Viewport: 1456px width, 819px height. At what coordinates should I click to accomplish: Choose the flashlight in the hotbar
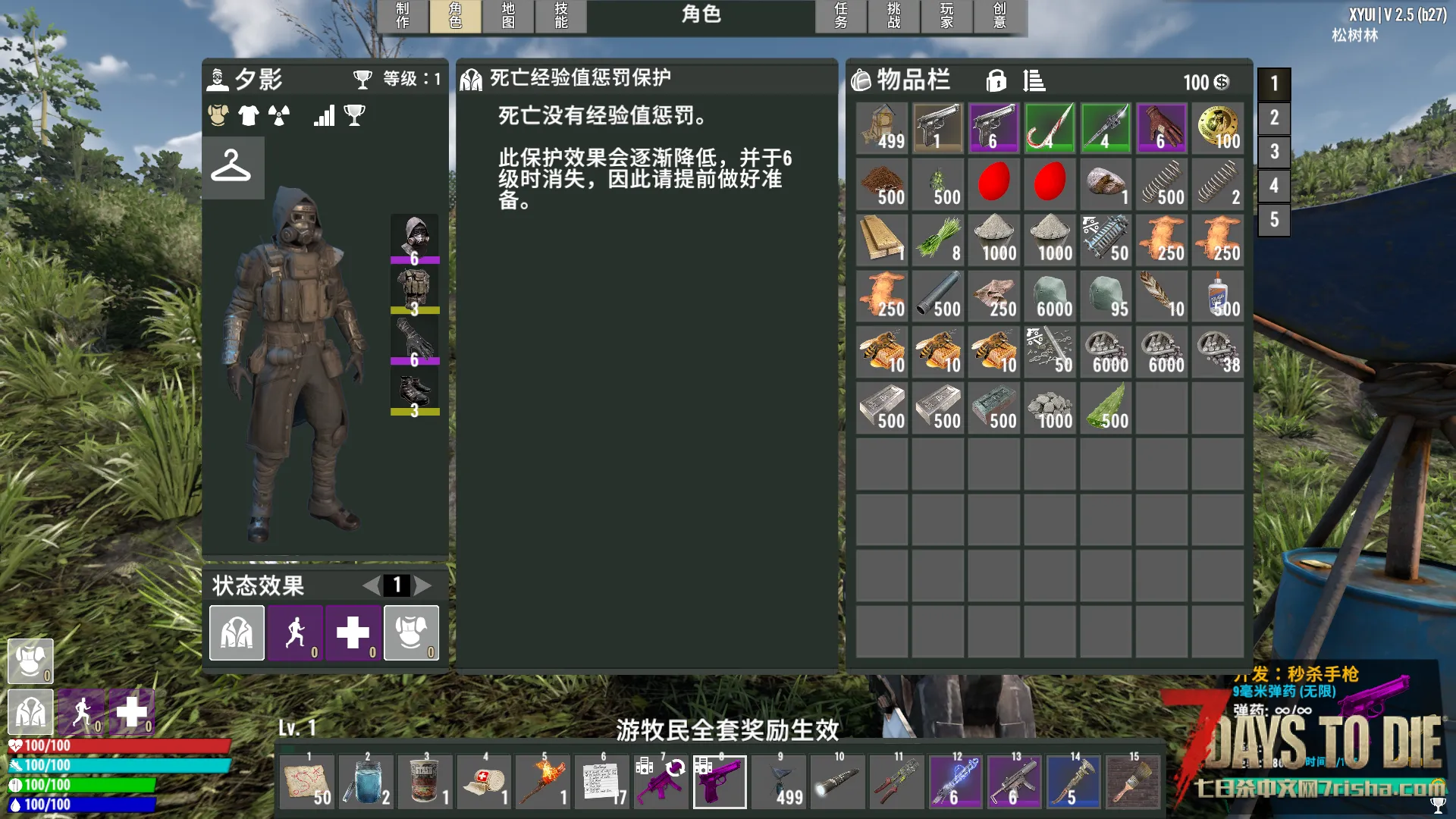838,781
